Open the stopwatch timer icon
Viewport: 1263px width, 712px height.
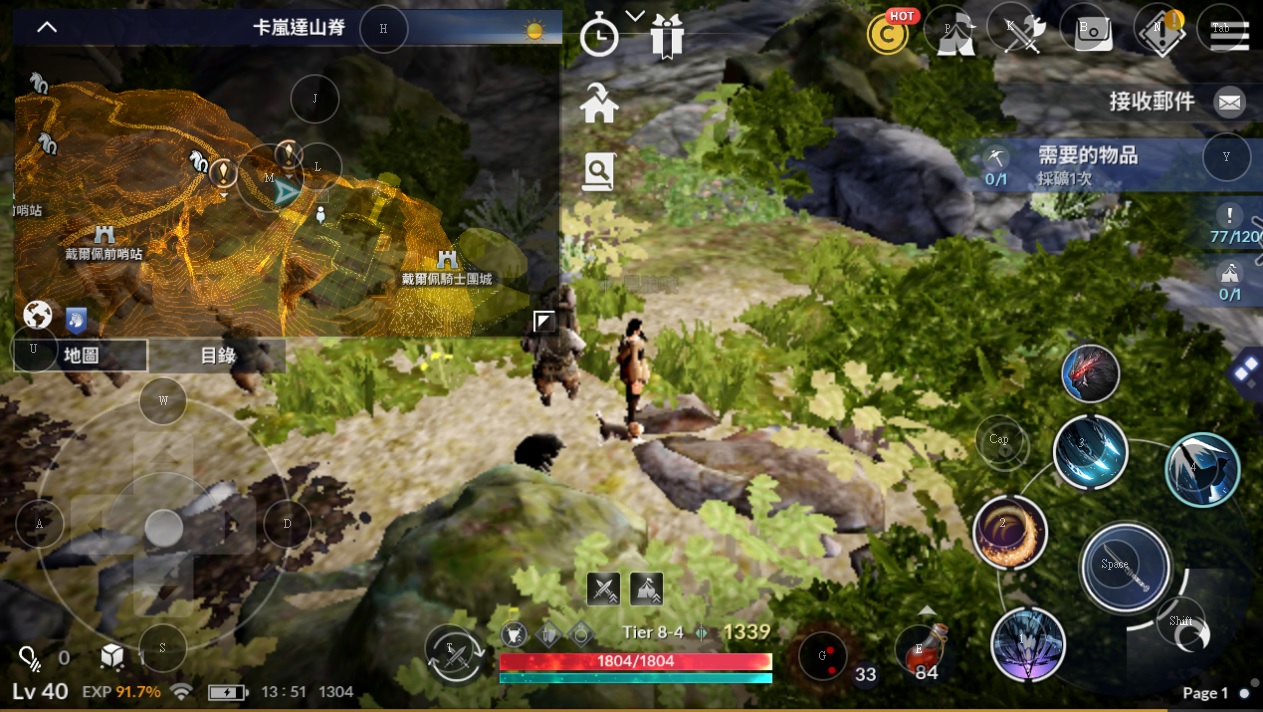[x=600, y=38]
